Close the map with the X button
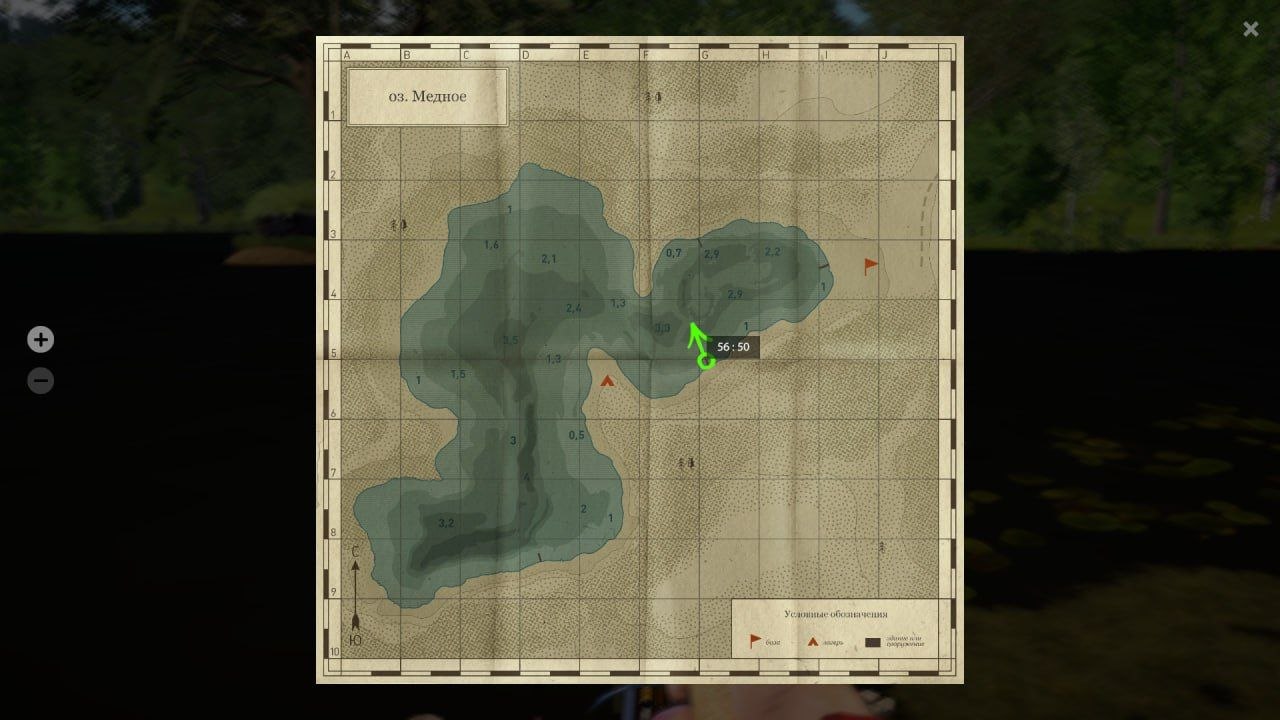The image size is (1280, 720). (1250, 29)
